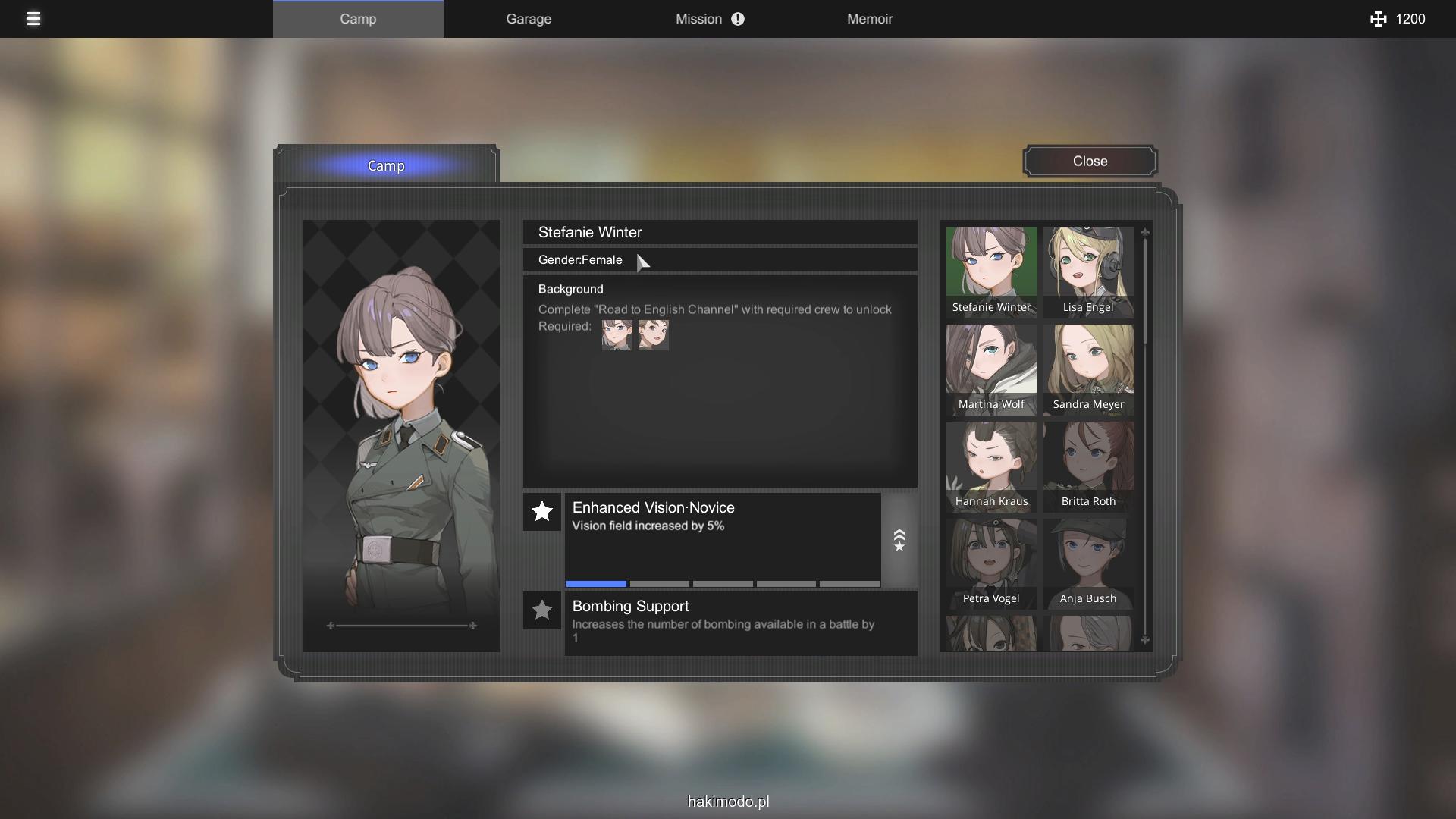Image resolution: width=1456 pixels, height=819 pixels.
Task: Select Sandra Meyer crew member
Action: [x=1088, y=369]
